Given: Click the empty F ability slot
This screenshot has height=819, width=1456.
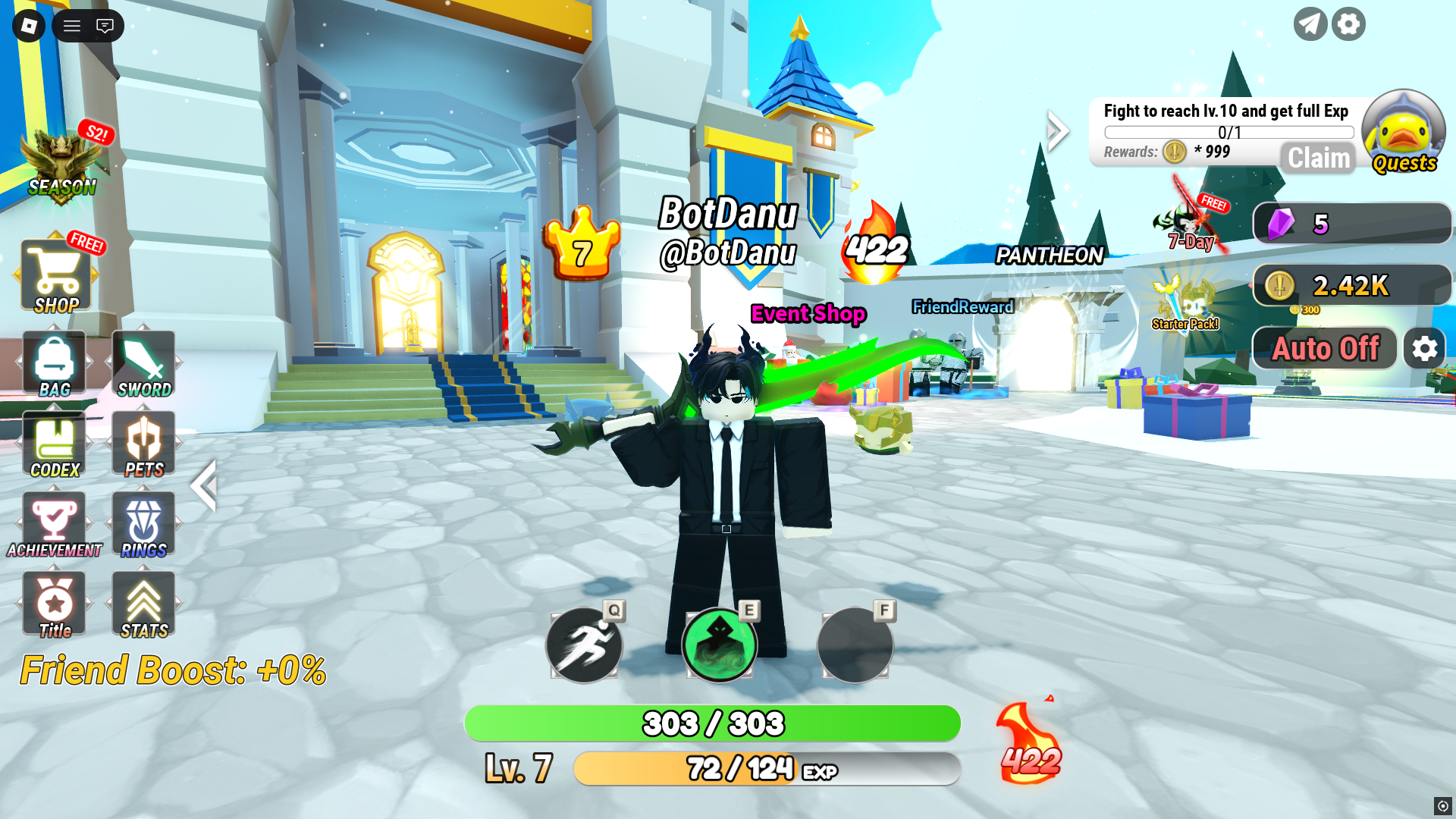Looking at the screenshot, I should [855, 645].
